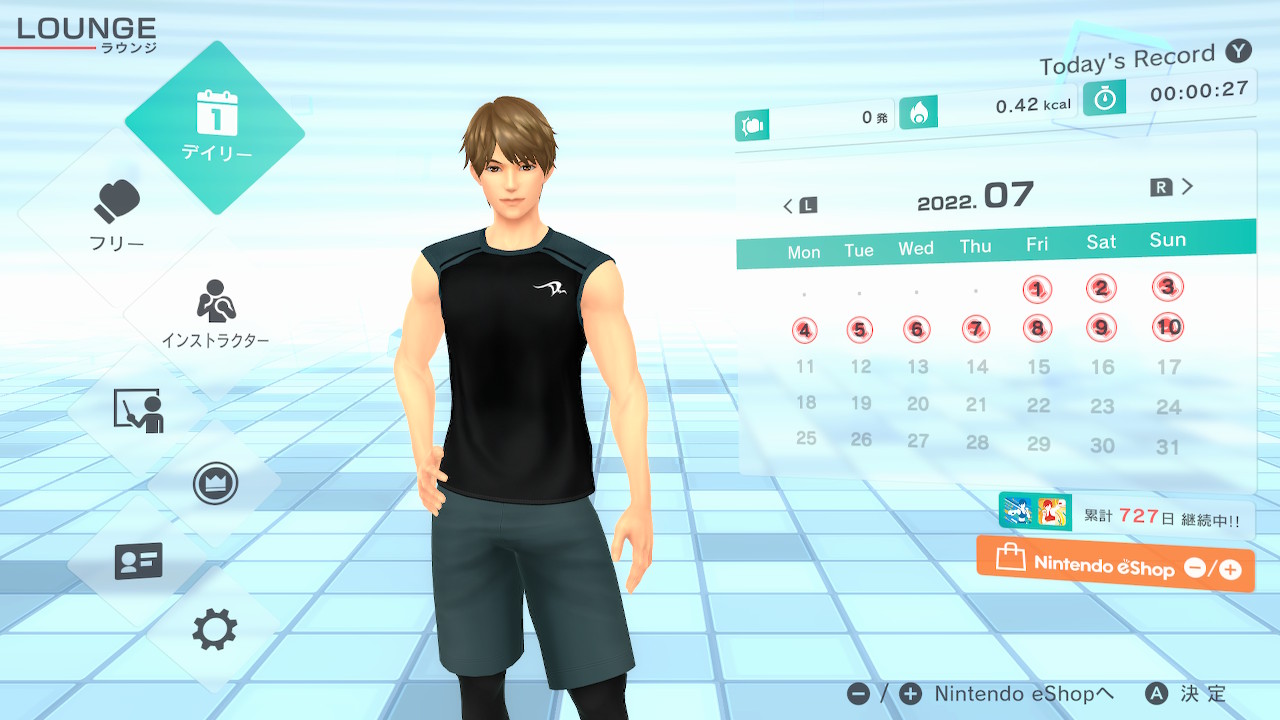Open the whiteboard tutorial diamond

point(138,411)
